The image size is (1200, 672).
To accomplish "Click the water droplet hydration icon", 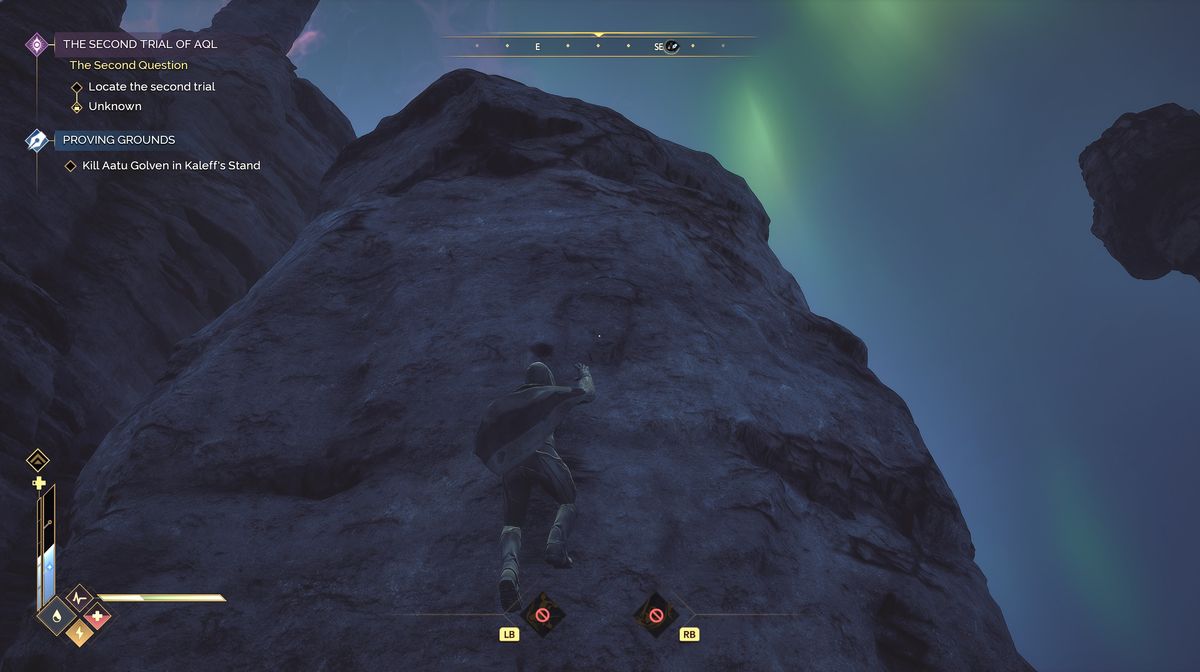I will 54,616.
